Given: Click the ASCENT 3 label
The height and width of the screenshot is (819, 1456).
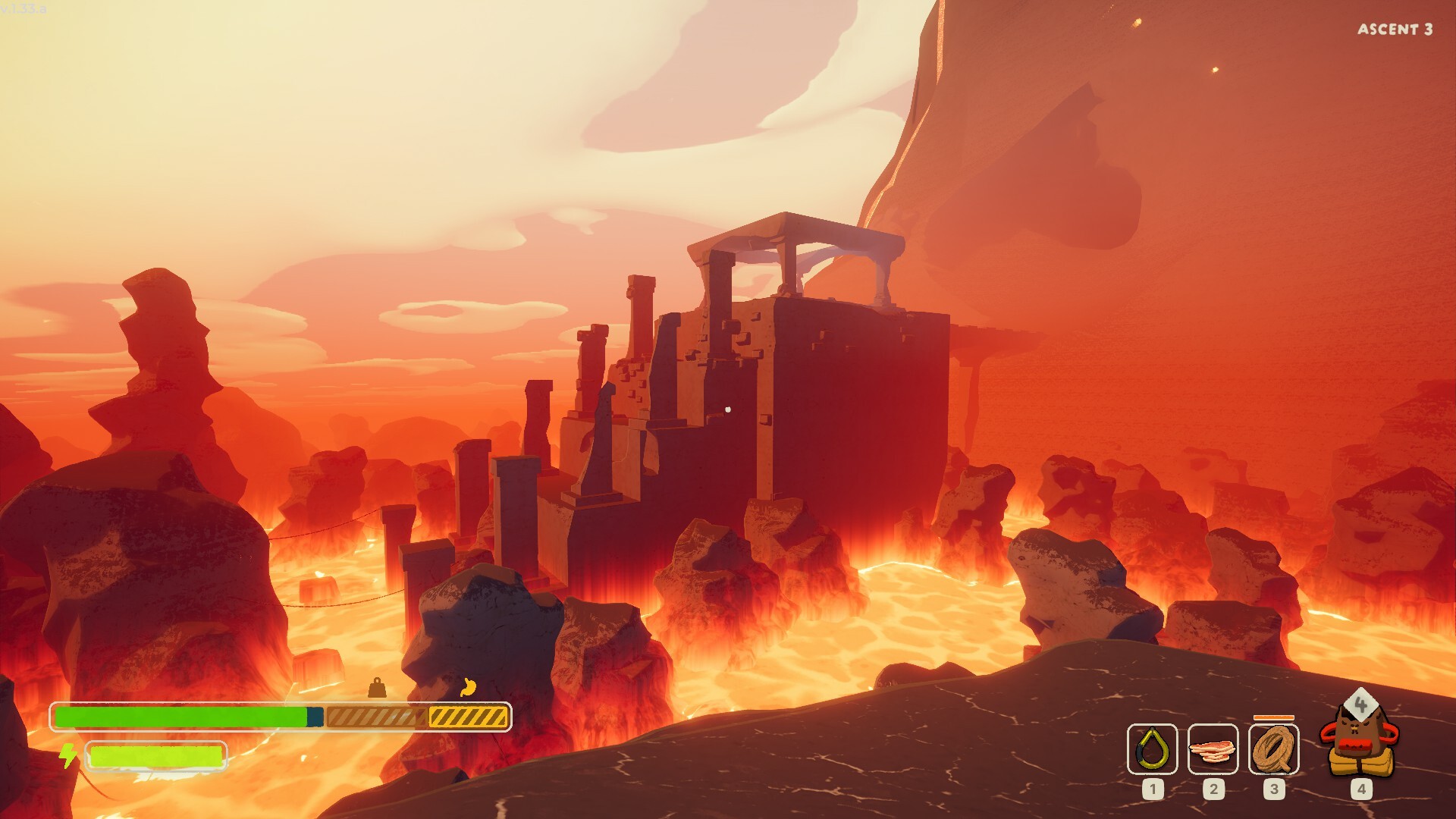Looking at the screenshot, I should 1396,28.
